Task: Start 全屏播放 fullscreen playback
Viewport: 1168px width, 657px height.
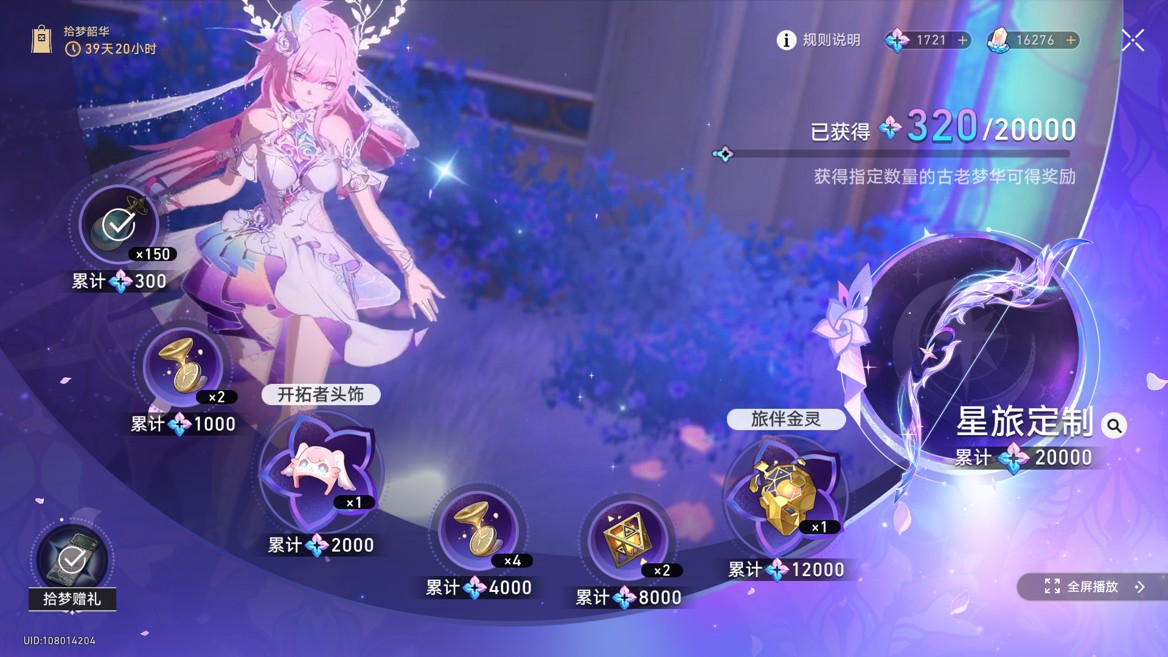Action: [1092, 587]
